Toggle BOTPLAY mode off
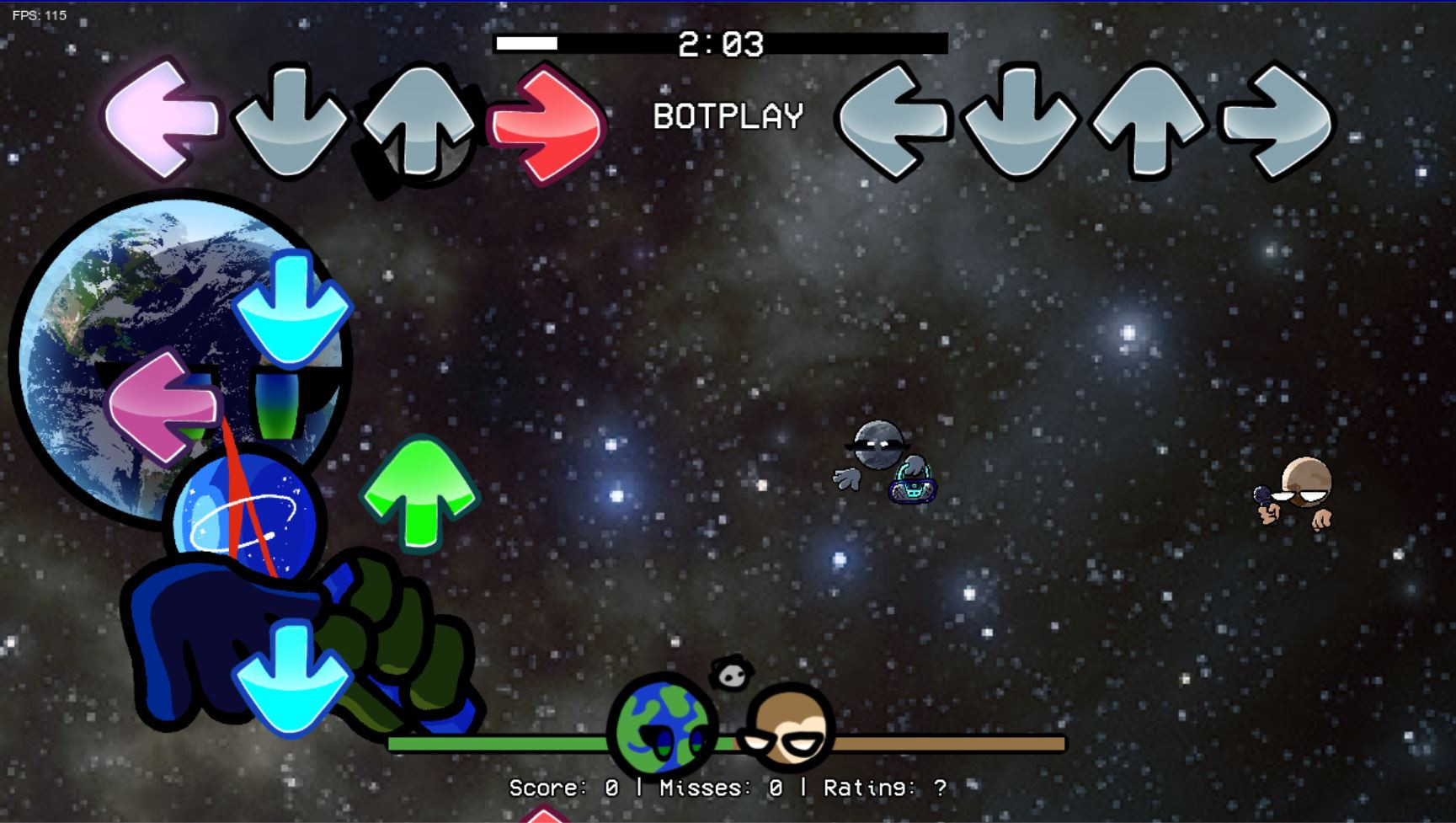 (x=728, y=116)
